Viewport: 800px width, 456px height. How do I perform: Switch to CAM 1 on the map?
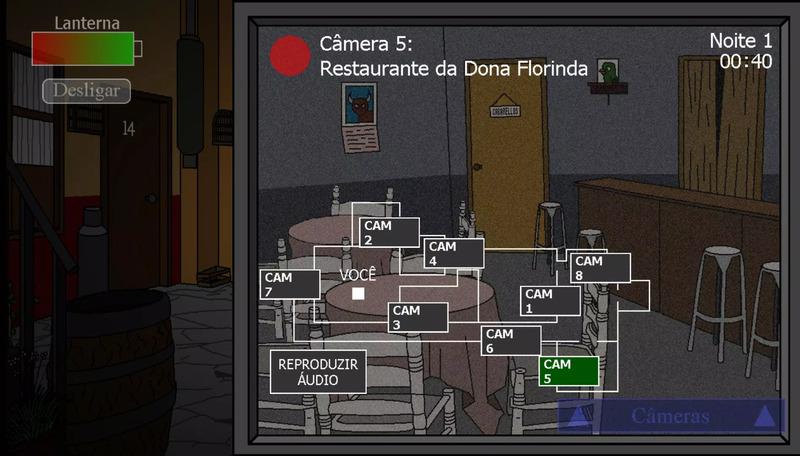point(550,301)
